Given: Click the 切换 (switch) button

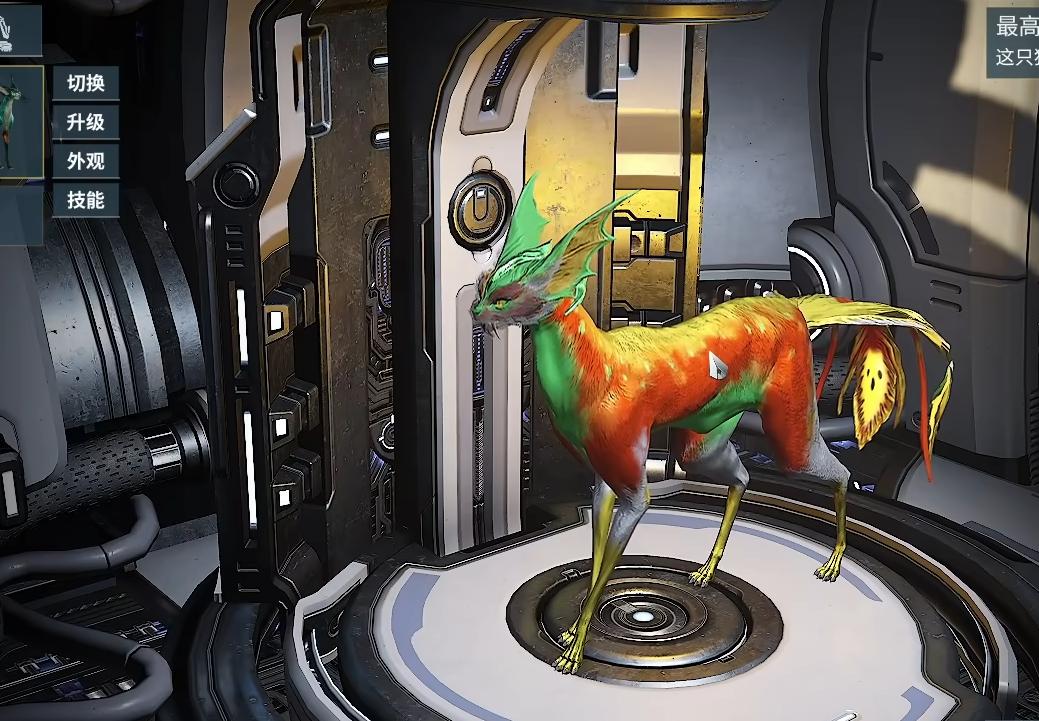Looking at the screenshot, I should 85,83.
